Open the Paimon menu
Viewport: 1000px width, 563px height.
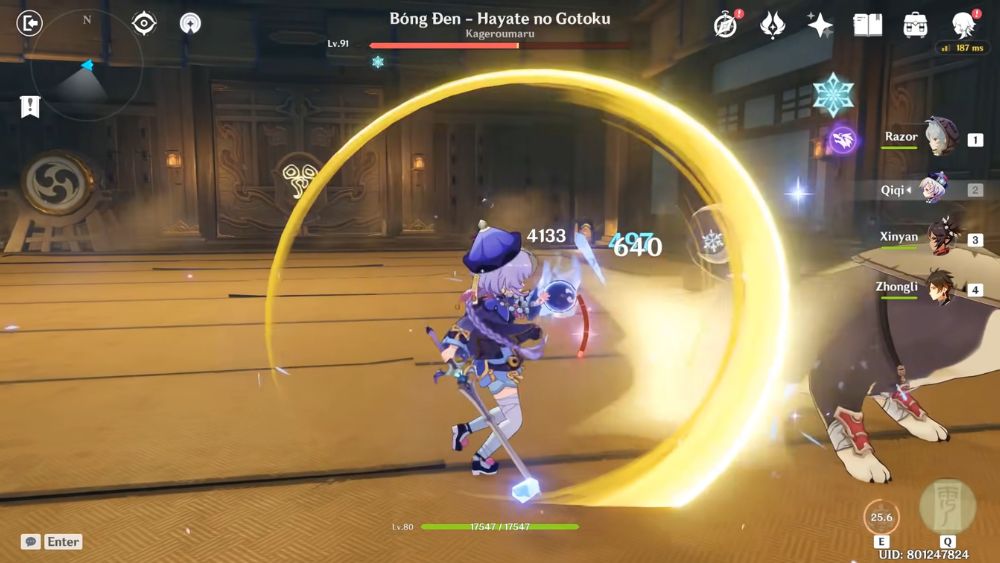point(963,25)
